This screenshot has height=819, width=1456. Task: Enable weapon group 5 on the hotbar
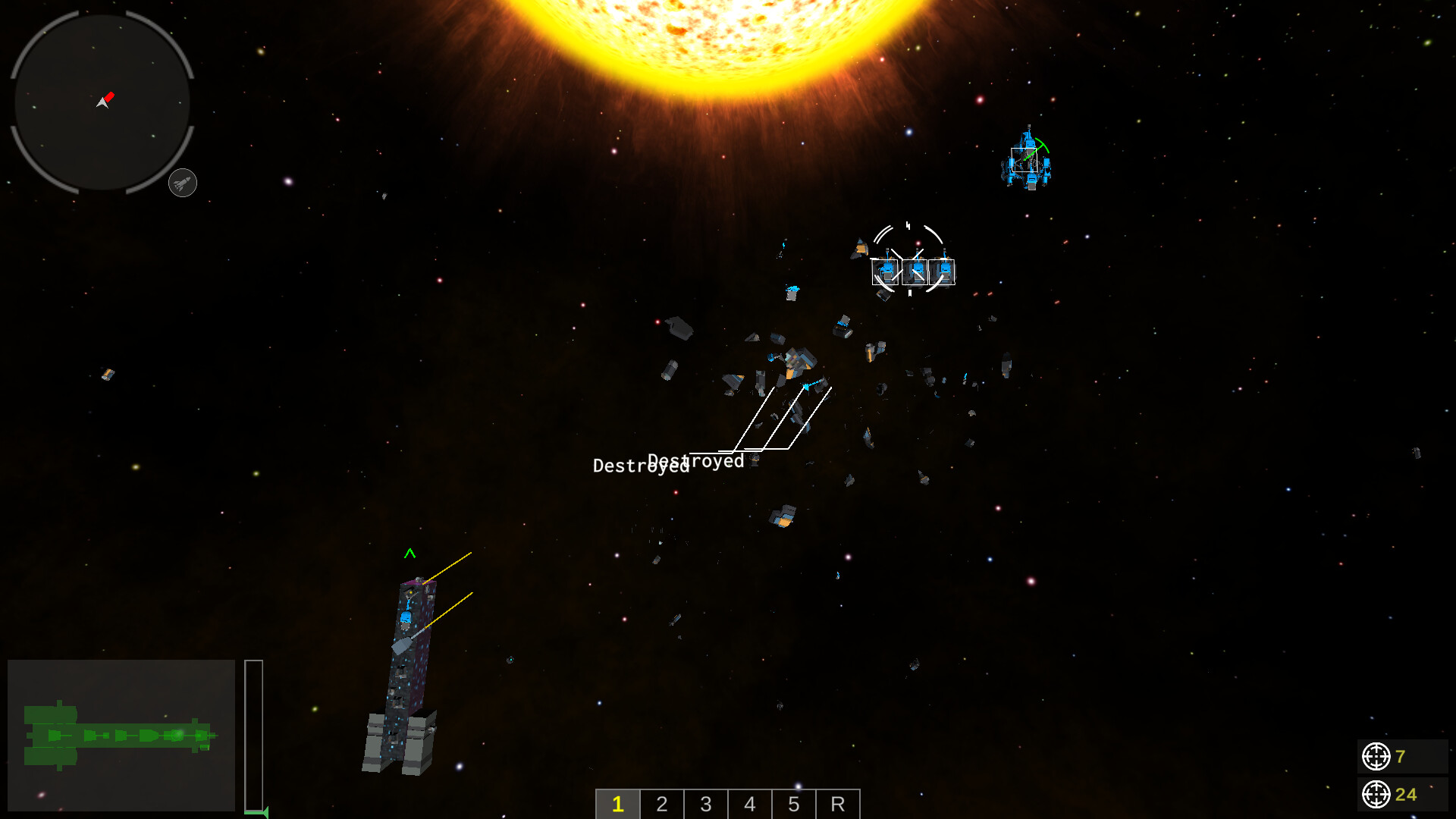coord(793,805)
